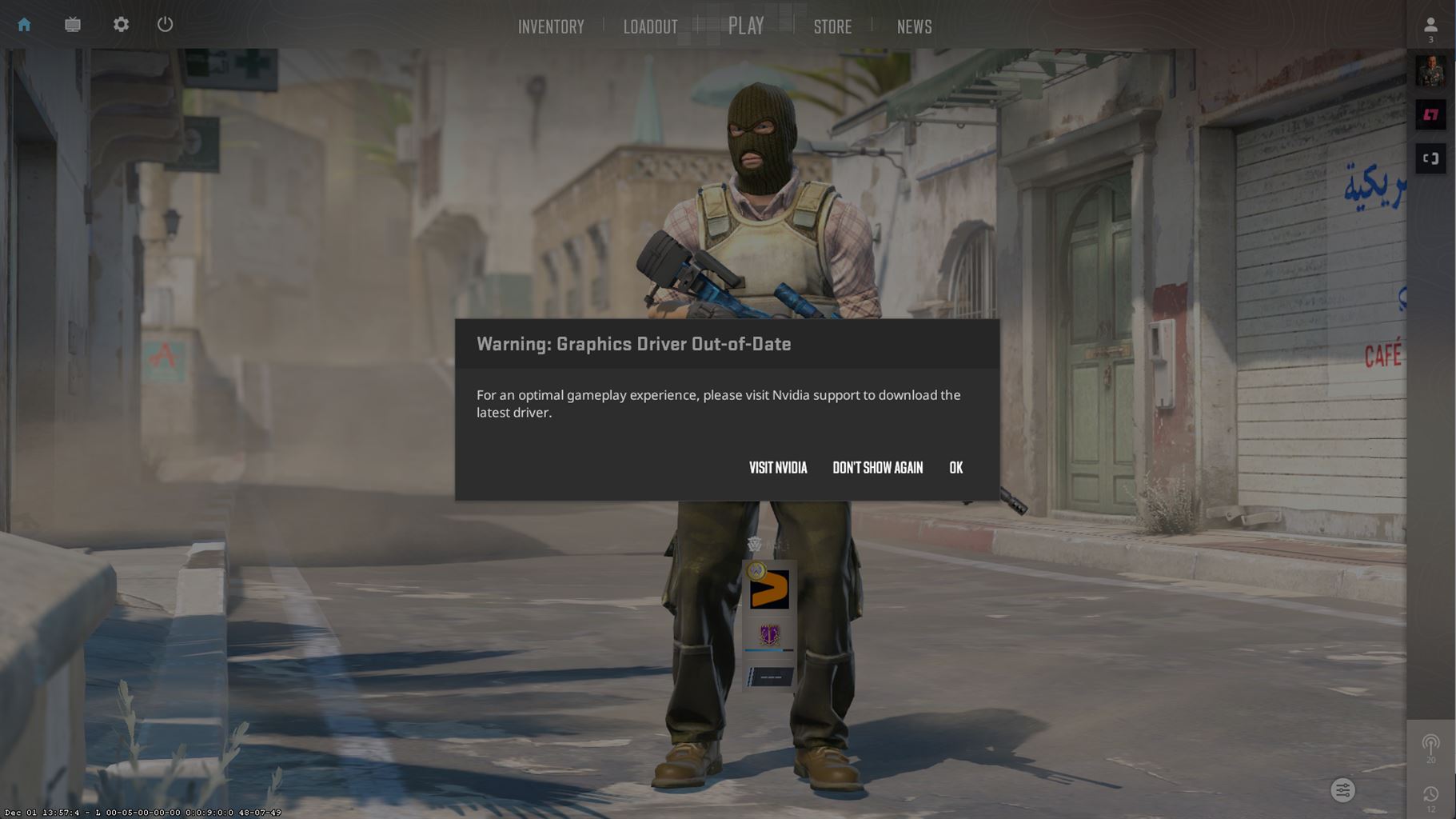
Task: Select the Play menu item
Action: 746,25
